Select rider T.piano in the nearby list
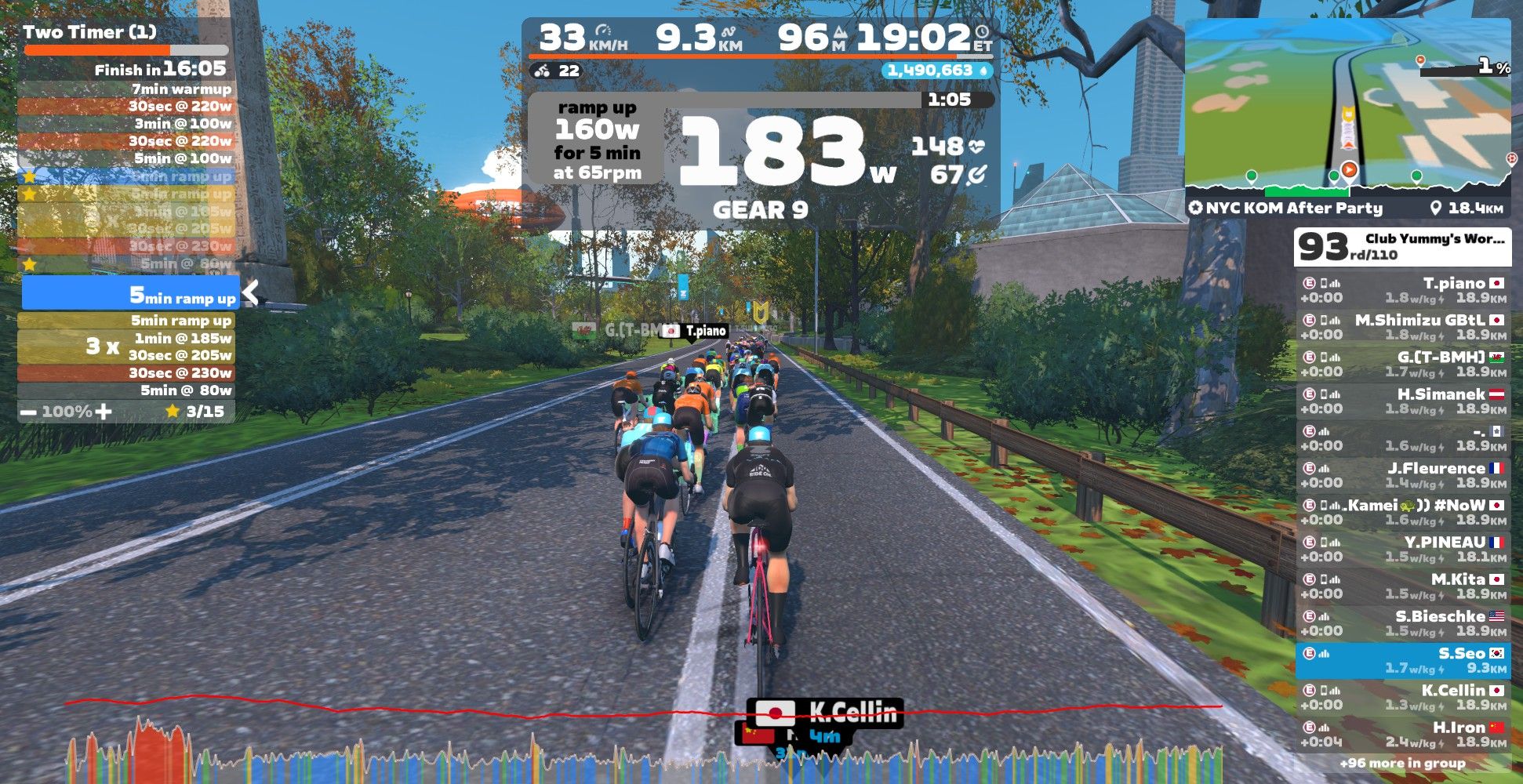This screenshot has height=784, width=1523. [x=1402, y=290]
